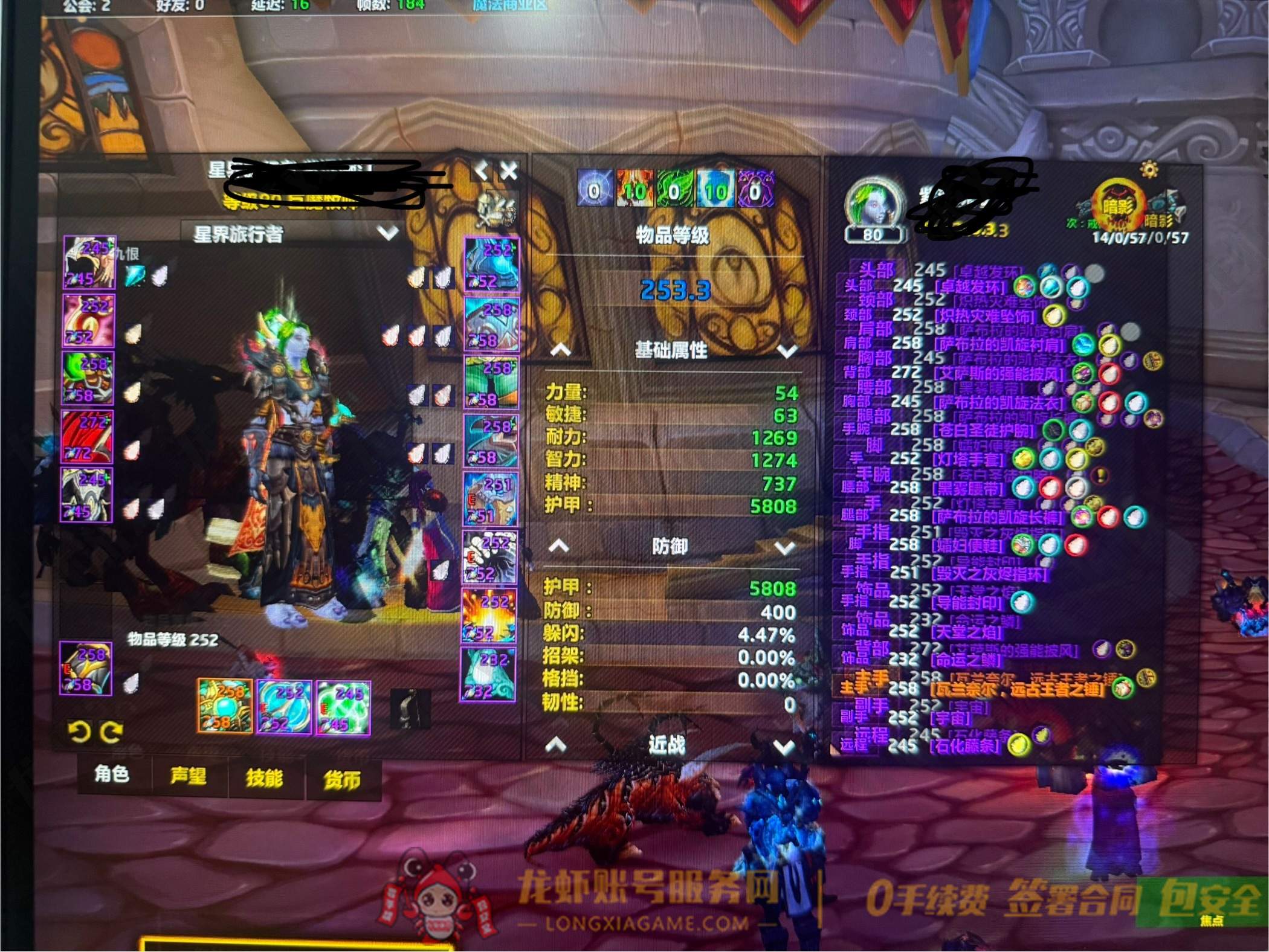1269x952 pixels.
Task: Open the gear settings icon above 暗影
Action: [1149, 169]
